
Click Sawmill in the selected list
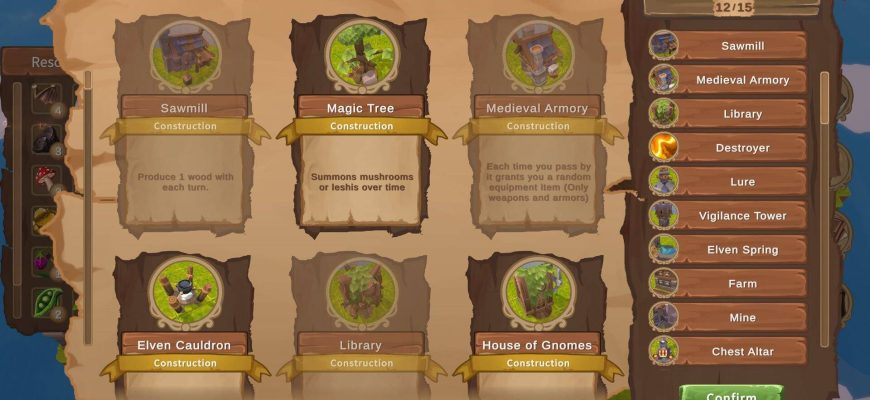(x=741, y=46)
